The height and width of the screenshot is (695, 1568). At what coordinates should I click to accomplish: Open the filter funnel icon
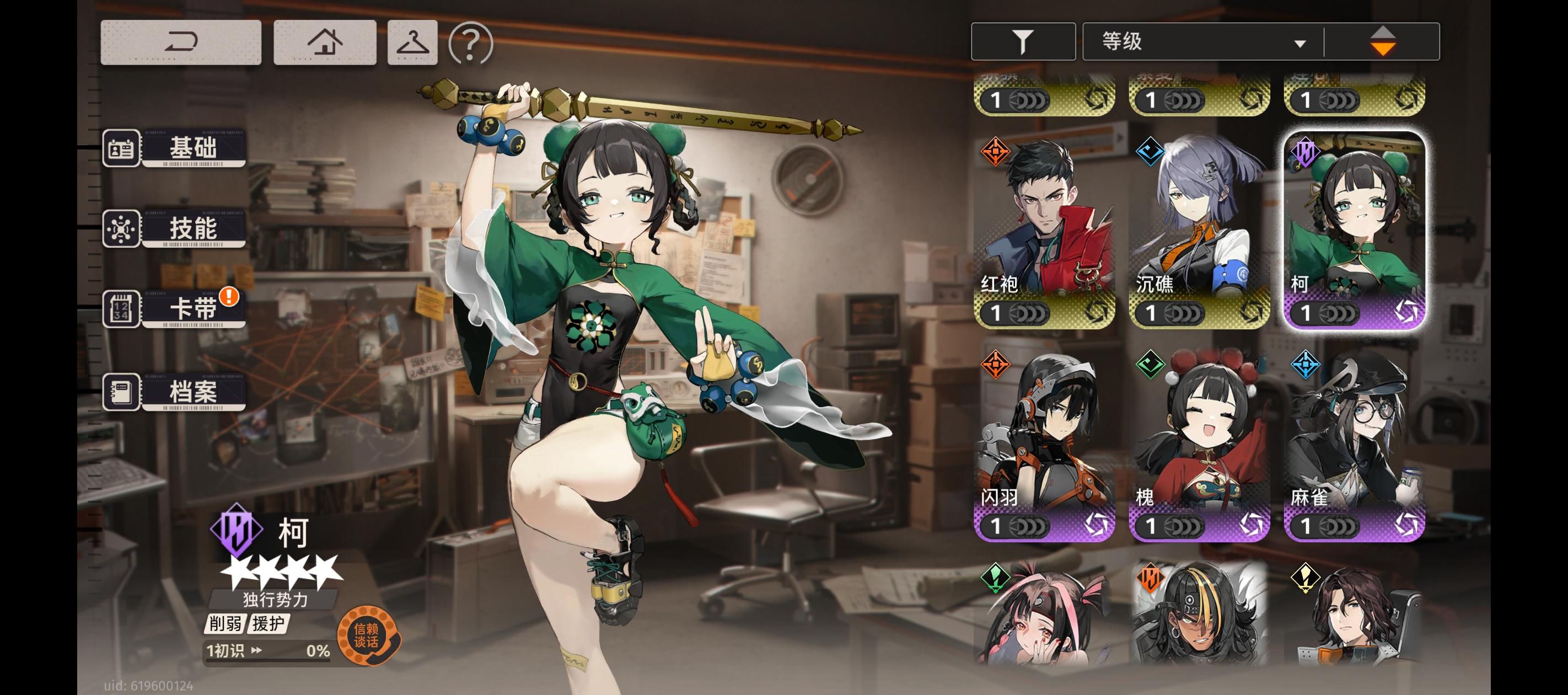coord(1023,40)
